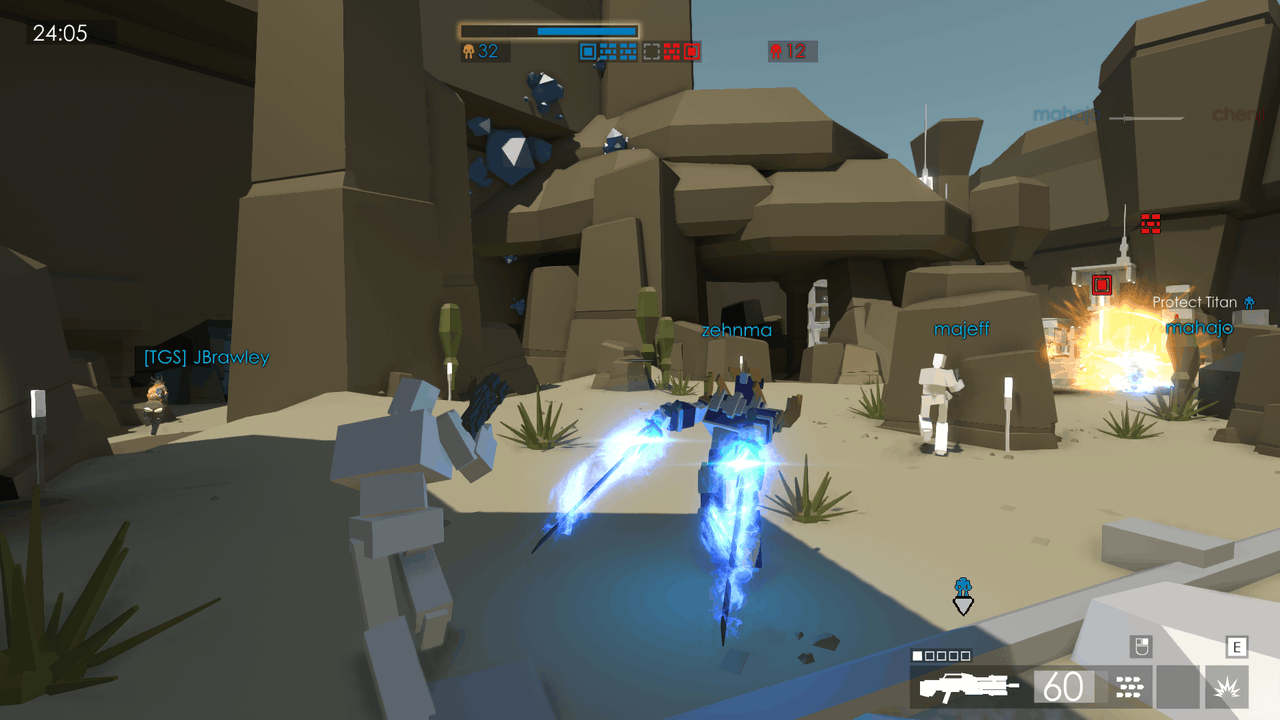Click the magazine count squares indicator
Screen dimensions: 1280x720
pos(940,656)
